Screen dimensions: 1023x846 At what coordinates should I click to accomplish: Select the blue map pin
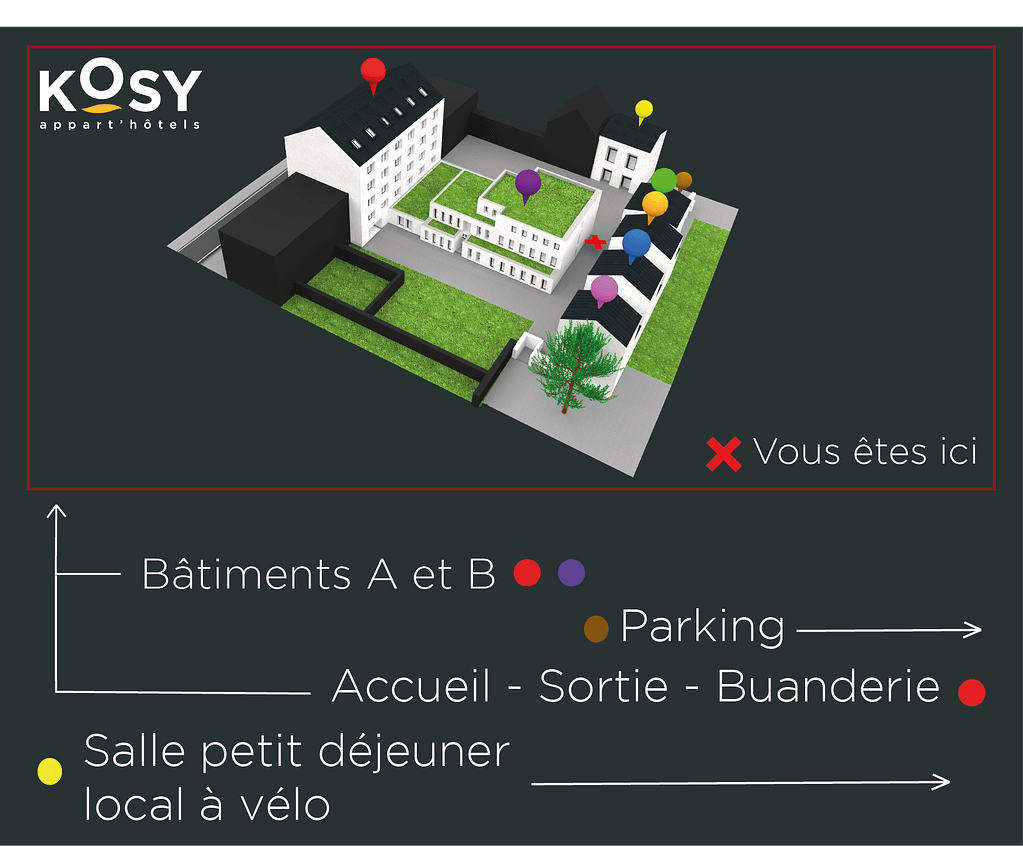point(636,243)
